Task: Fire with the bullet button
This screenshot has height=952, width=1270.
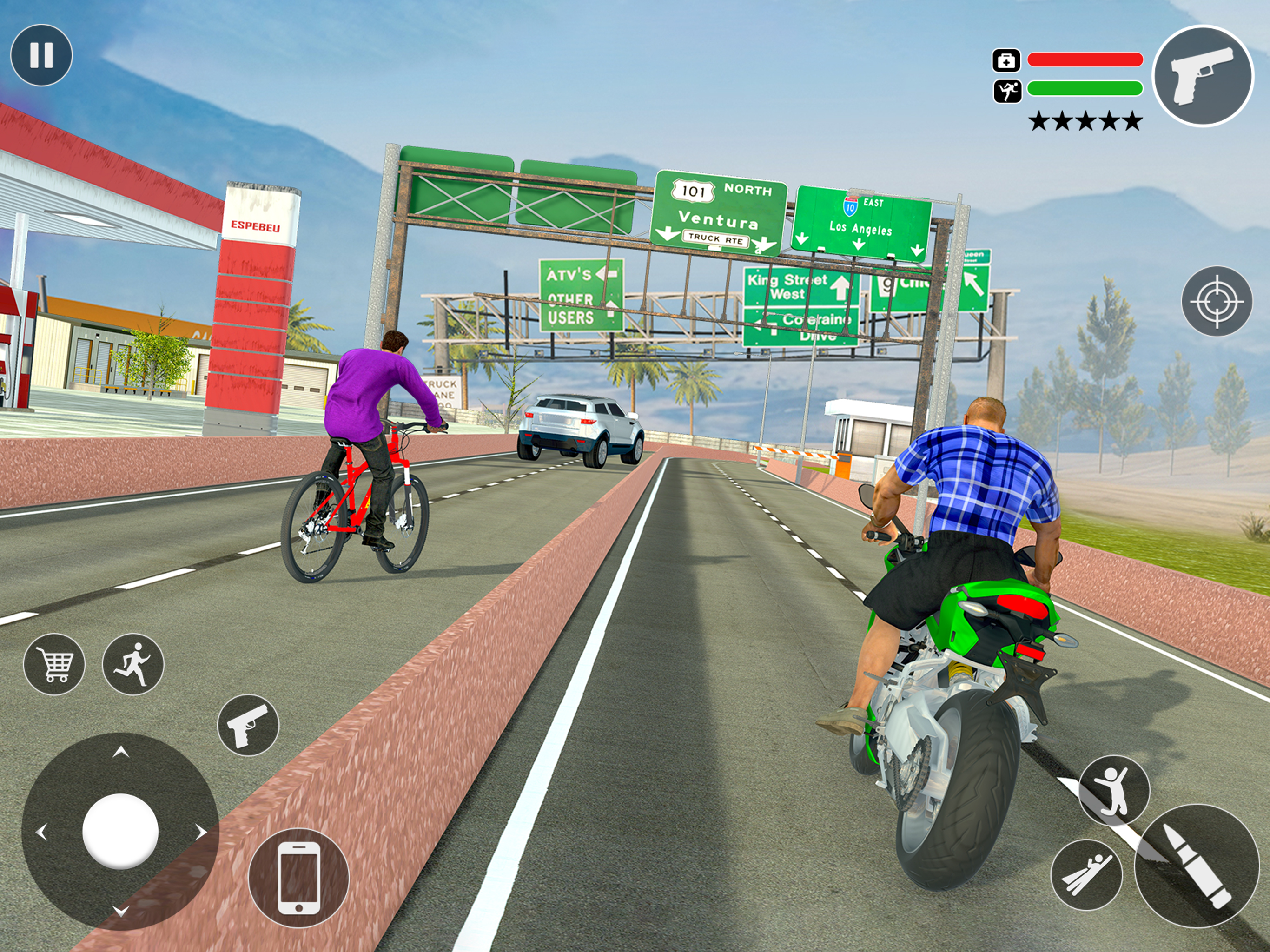Action: tap(1197, 866)
